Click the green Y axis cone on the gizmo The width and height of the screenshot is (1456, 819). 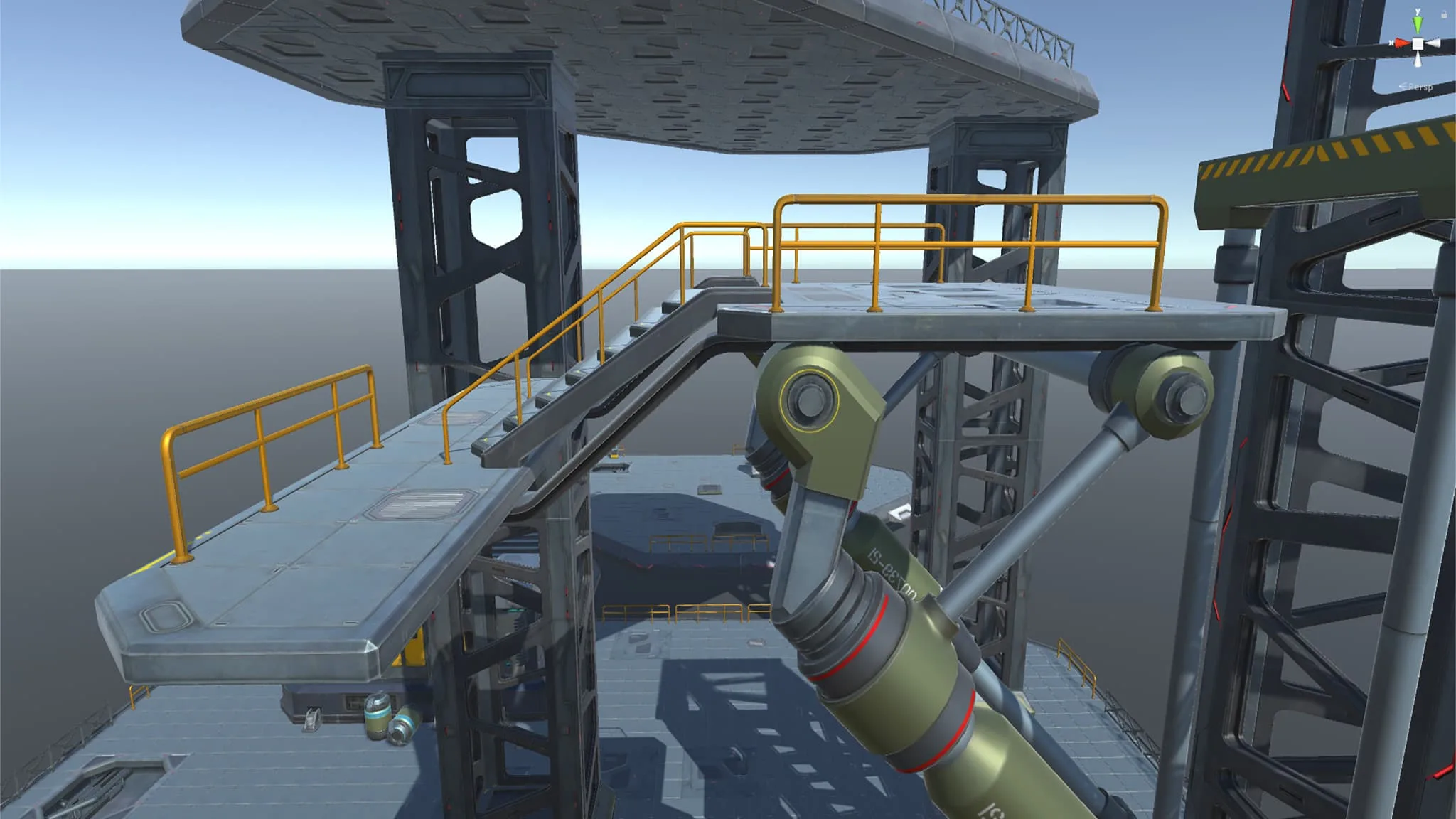coord(1418,25)
